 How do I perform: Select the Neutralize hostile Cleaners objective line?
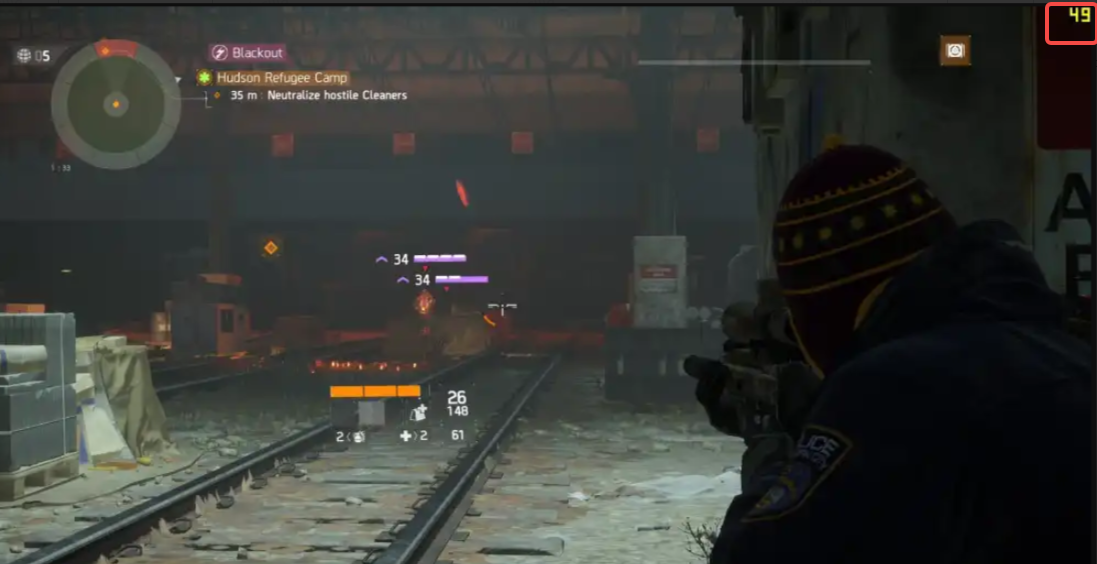318,95
